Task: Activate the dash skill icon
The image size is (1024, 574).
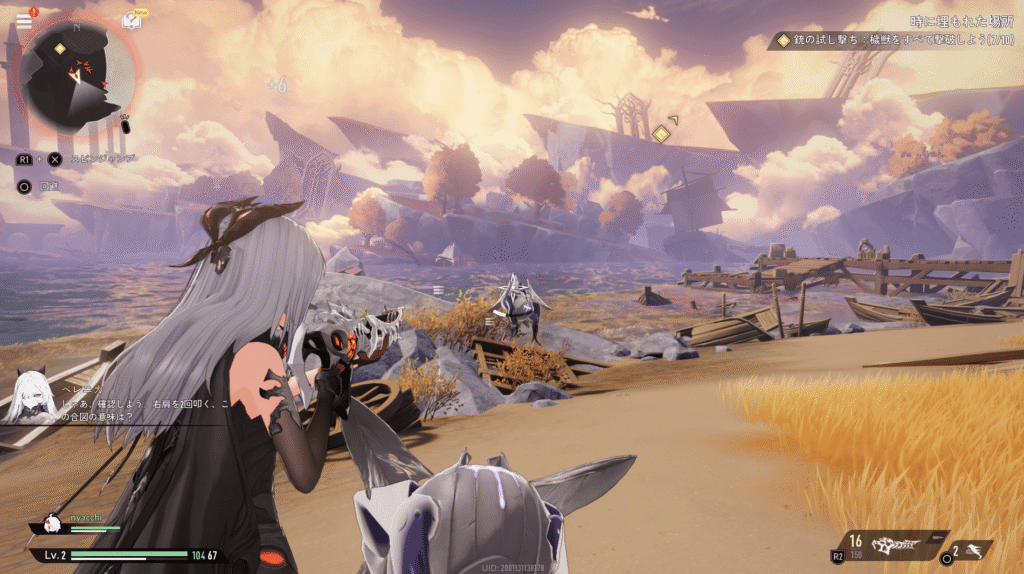Action: [976, 549]
